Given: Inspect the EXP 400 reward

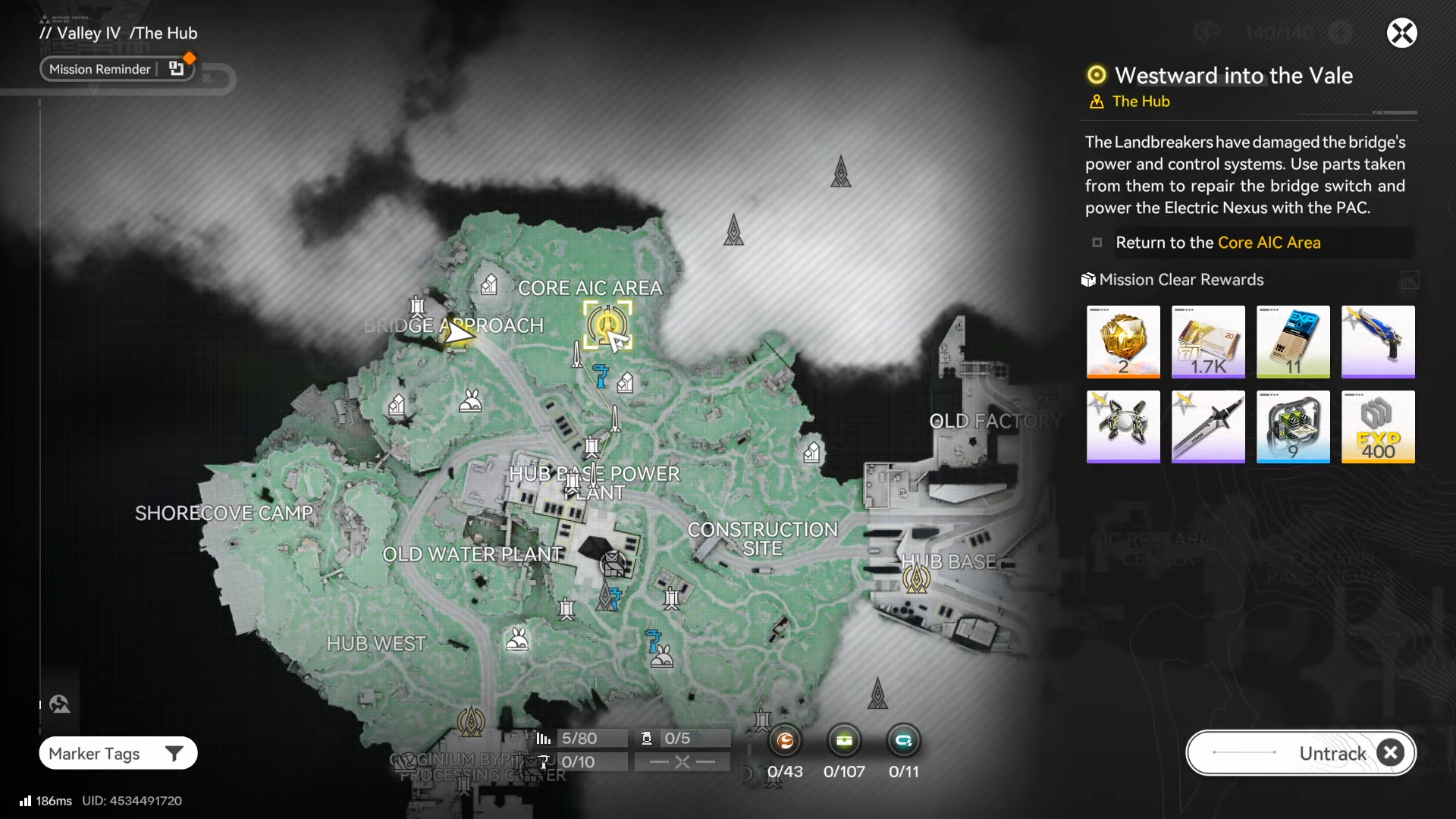Looking at the screenshot, I should tap(1378, 426).
